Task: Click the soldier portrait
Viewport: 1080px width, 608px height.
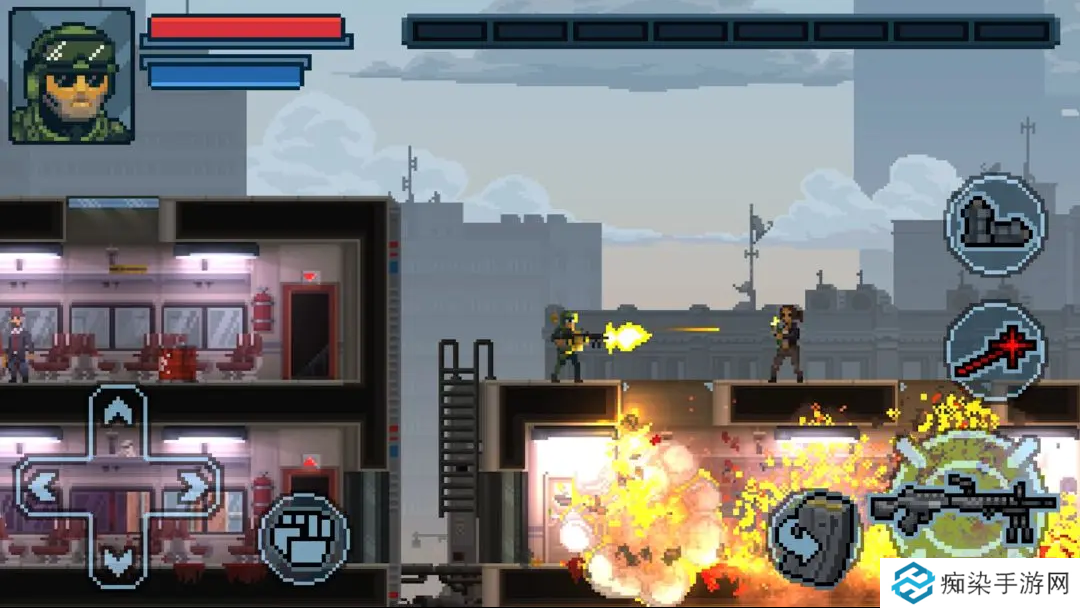Action: click(72, 75)
